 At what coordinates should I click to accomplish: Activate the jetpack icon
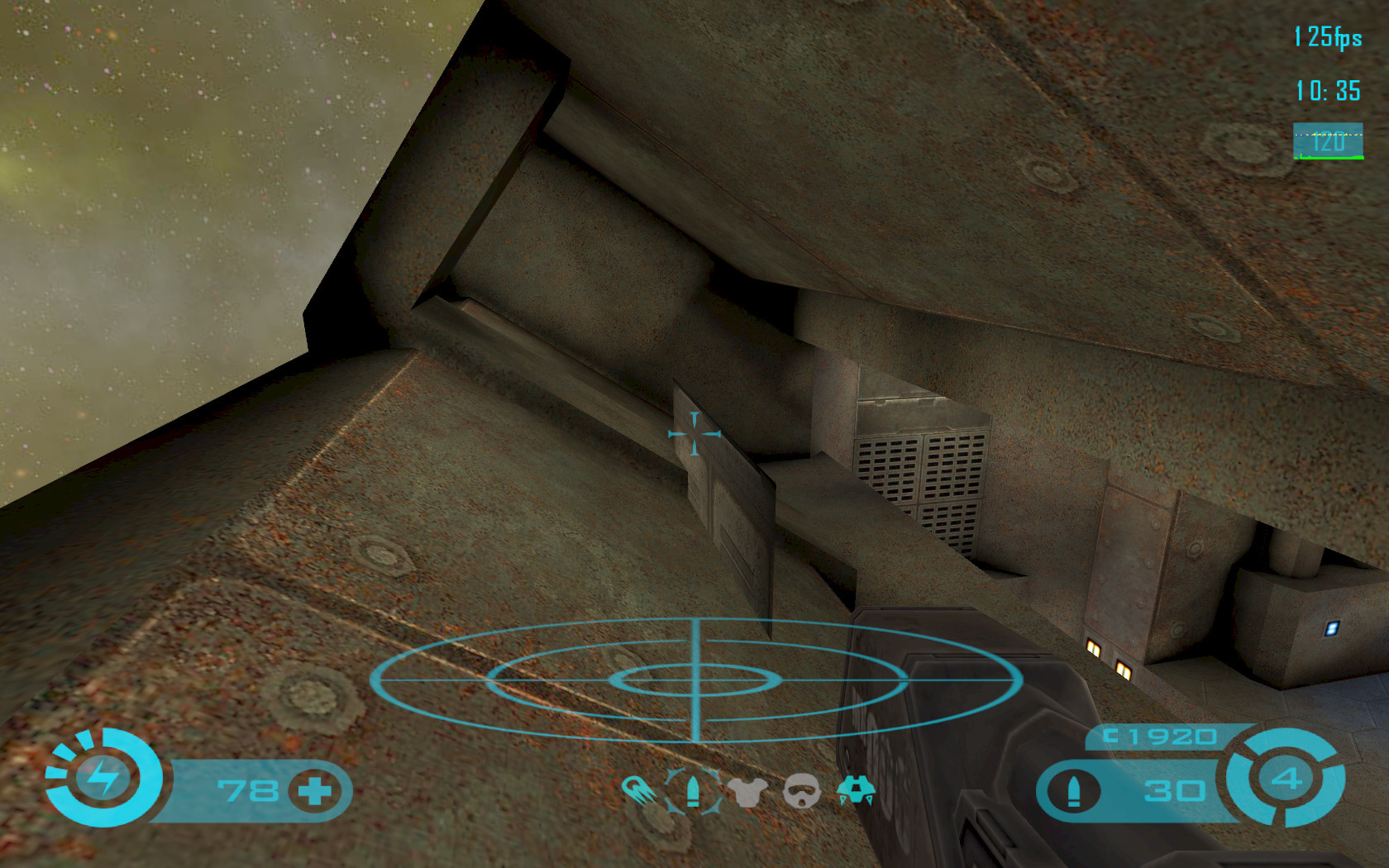(x=856, y=791)
